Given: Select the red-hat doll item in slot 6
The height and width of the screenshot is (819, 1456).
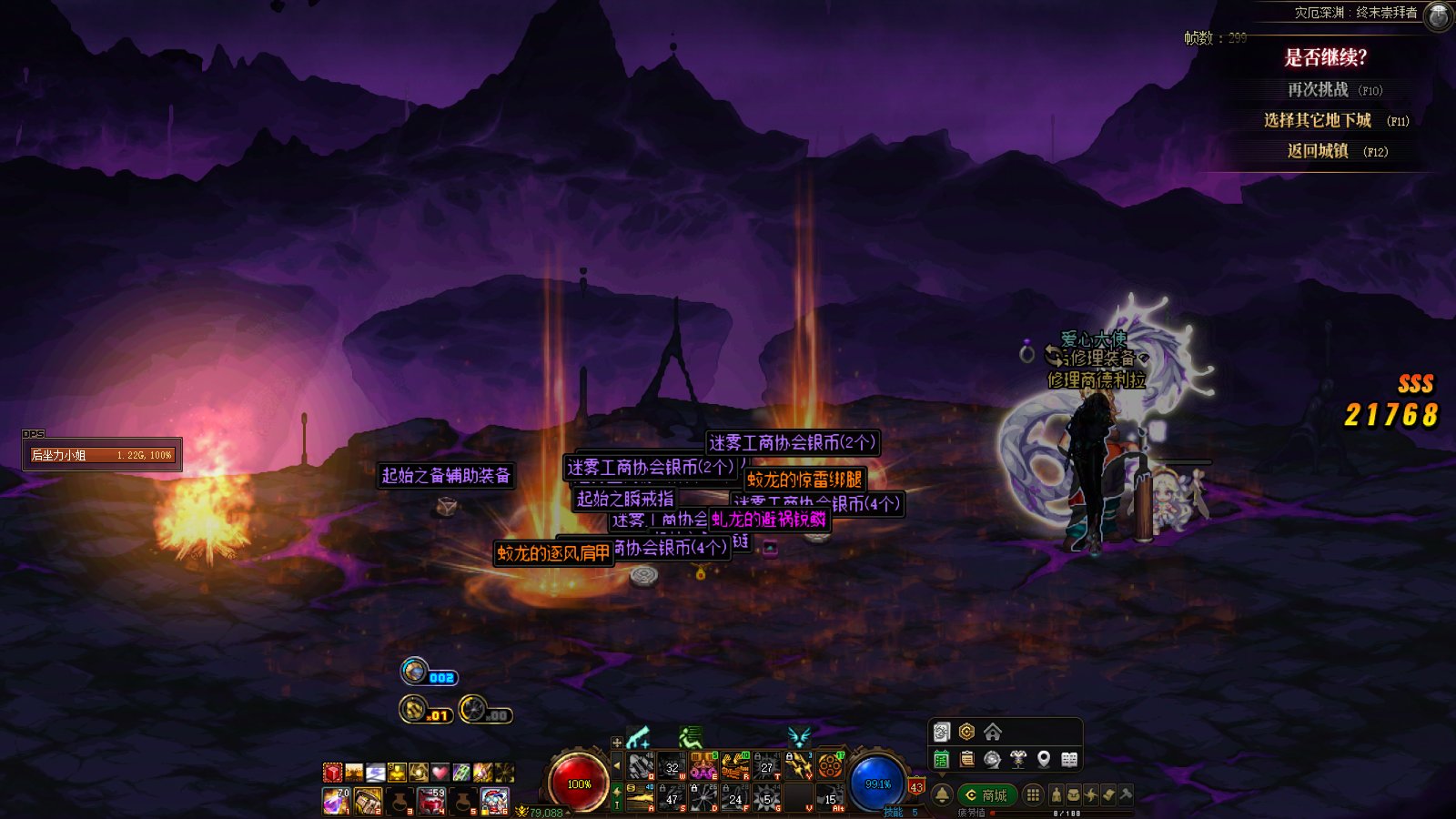Looking at the screenshot, I should pyautogui.click(x=494, y=801).
